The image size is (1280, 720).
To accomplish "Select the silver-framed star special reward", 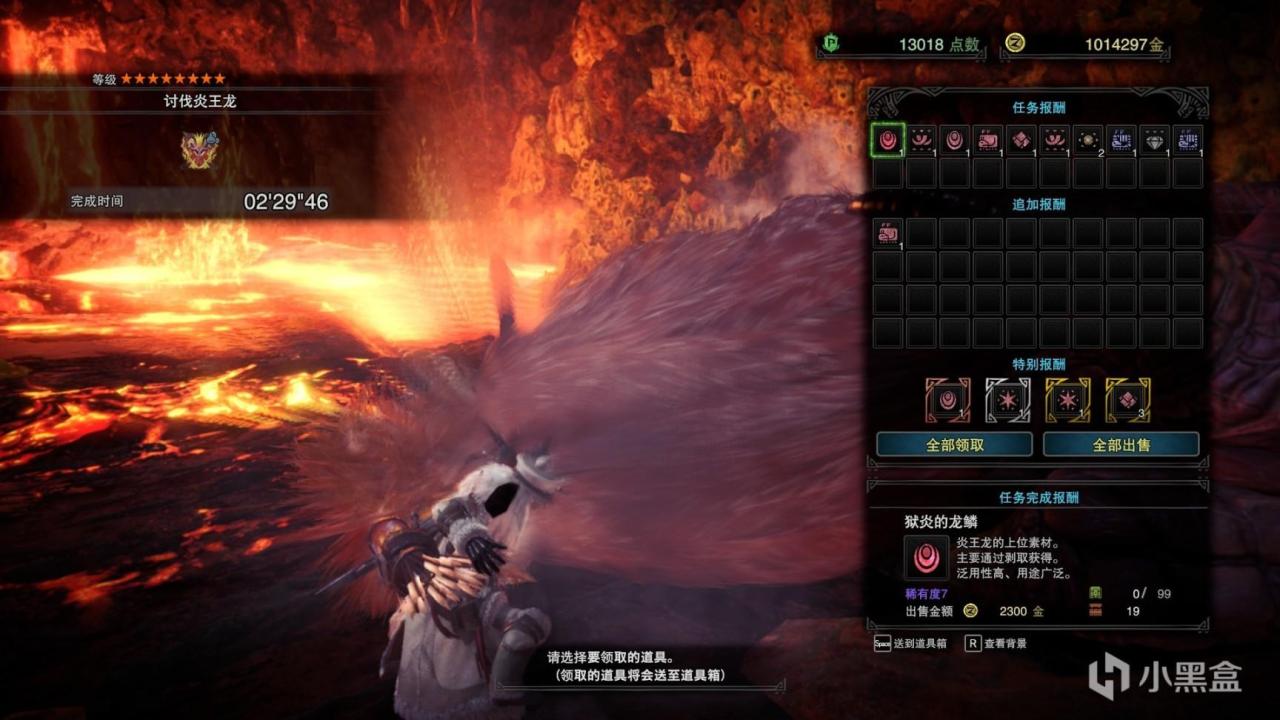I will (1008, 399).
